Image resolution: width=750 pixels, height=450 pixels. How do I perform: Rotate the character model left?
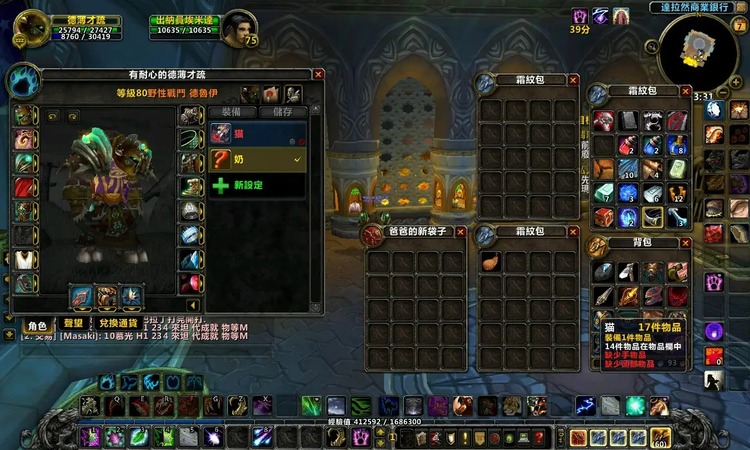tap(52, 116)
